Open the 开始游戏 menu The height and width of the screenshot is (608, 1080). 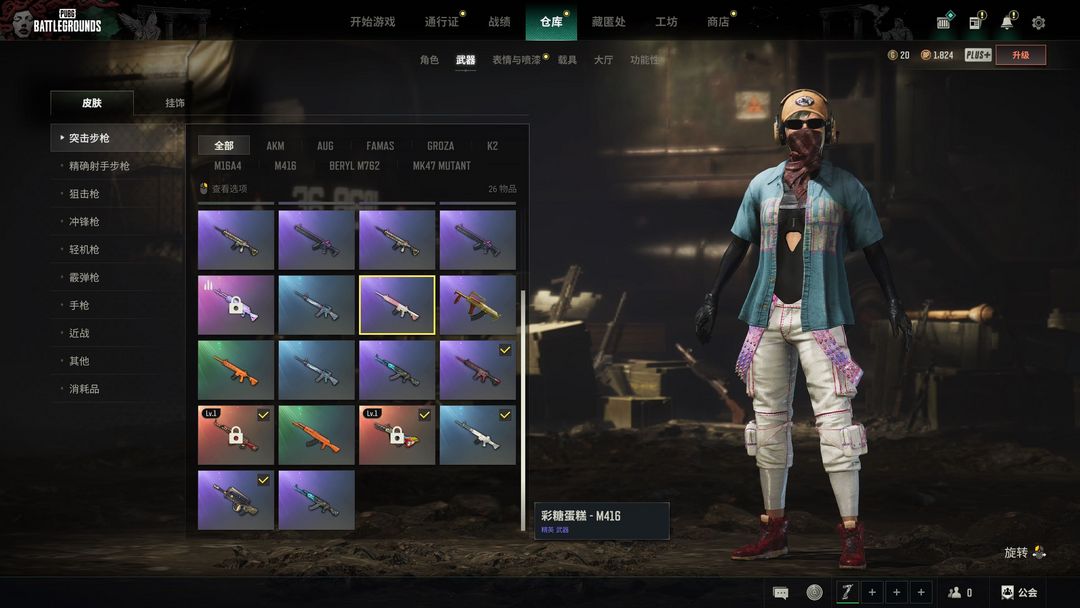372,22
